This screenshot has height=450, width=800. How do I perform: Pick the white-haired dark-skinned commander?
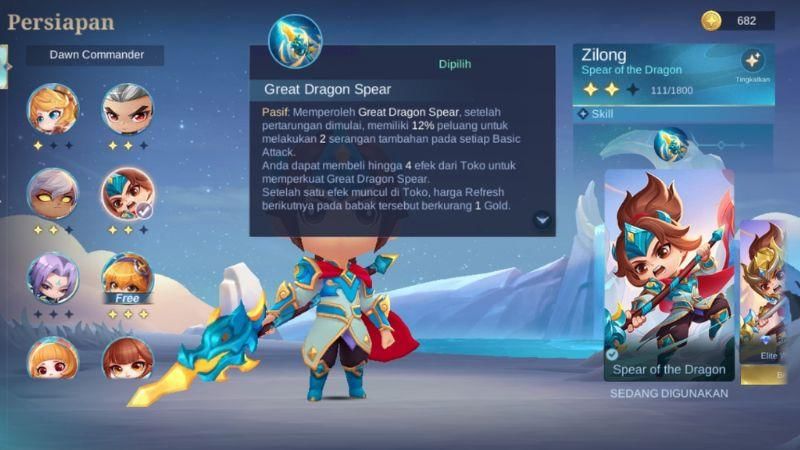pyautogui.click(x=53, y=193)
